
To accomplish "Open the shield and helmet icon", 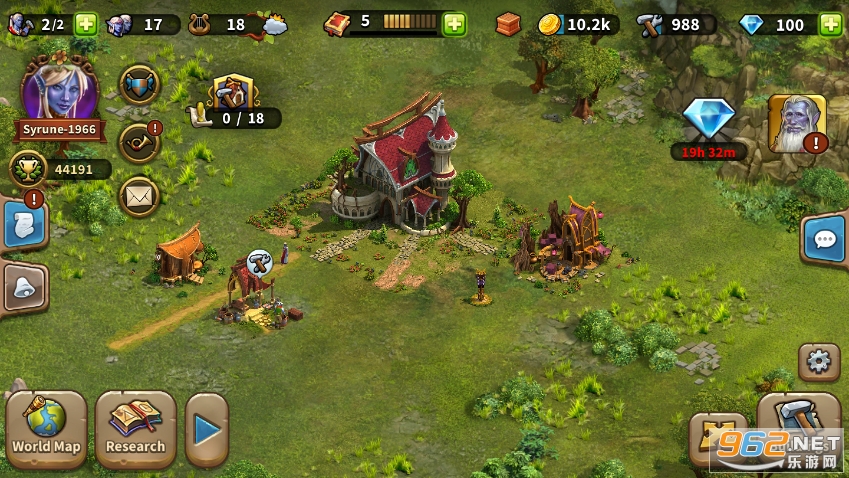I will pos(139,85).
